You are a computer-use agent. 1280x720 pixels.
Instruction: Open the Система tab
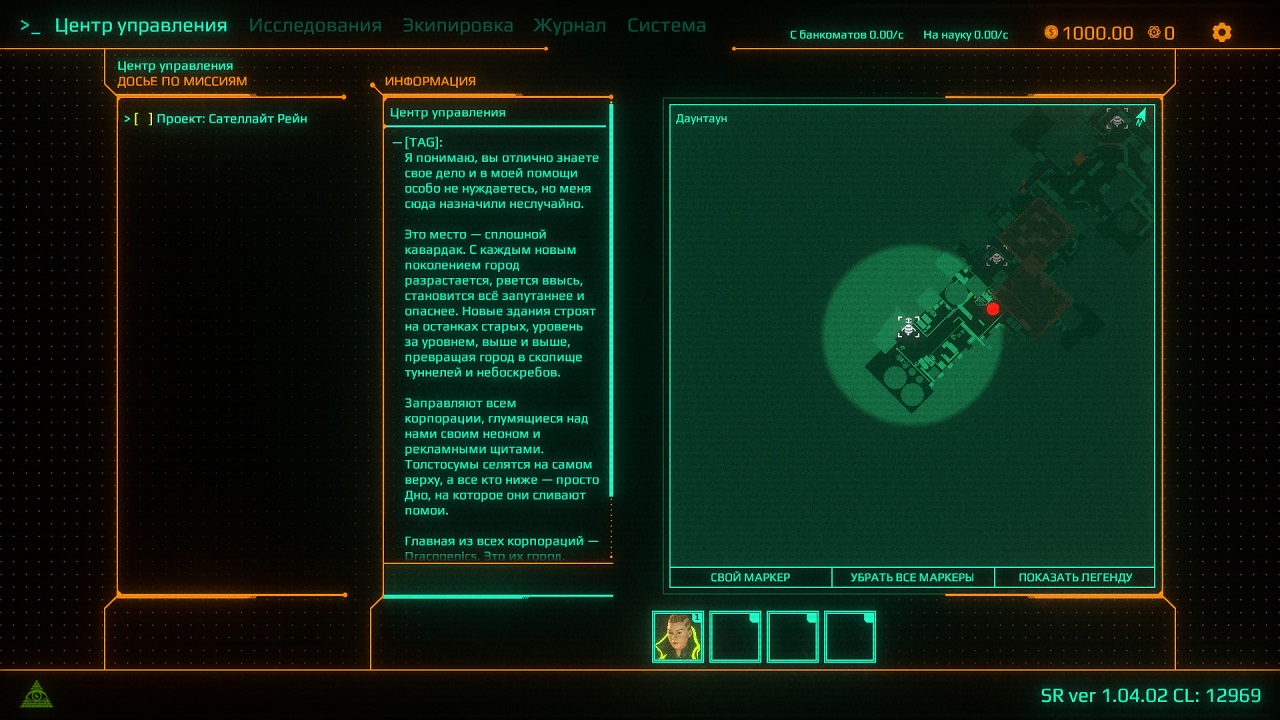pos(667,26)
